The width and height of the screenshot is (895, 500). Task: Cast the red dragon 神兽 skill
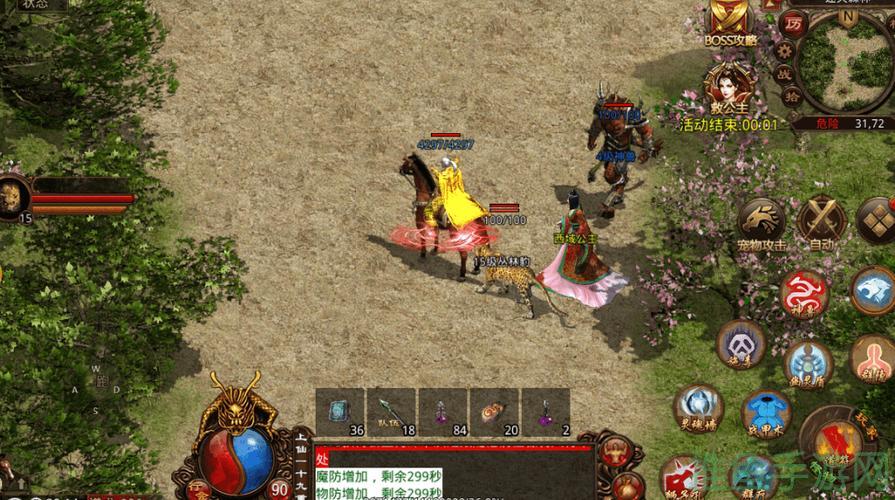coord(805,293)
